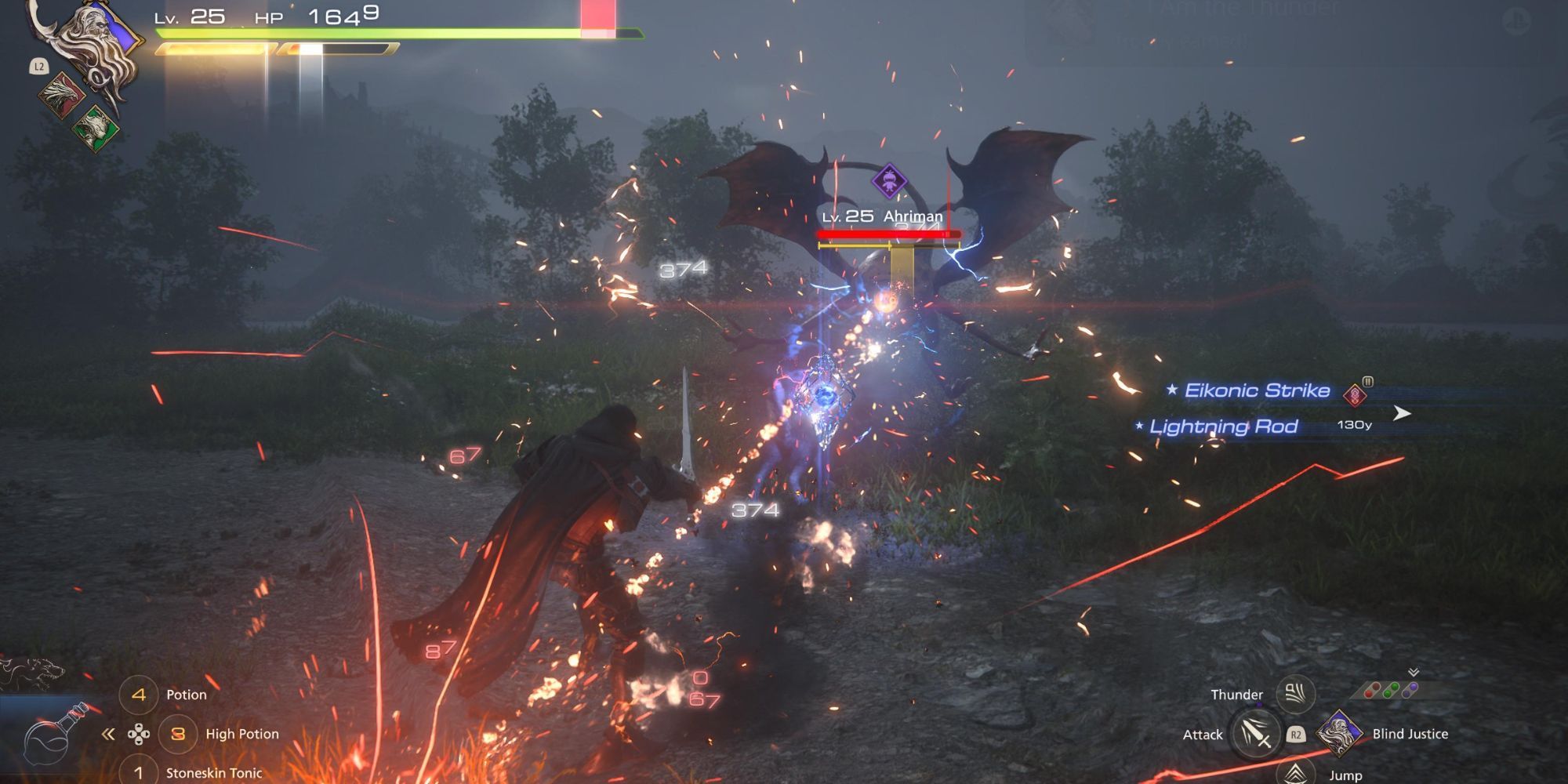Click the R2 button prompt

1297,735
